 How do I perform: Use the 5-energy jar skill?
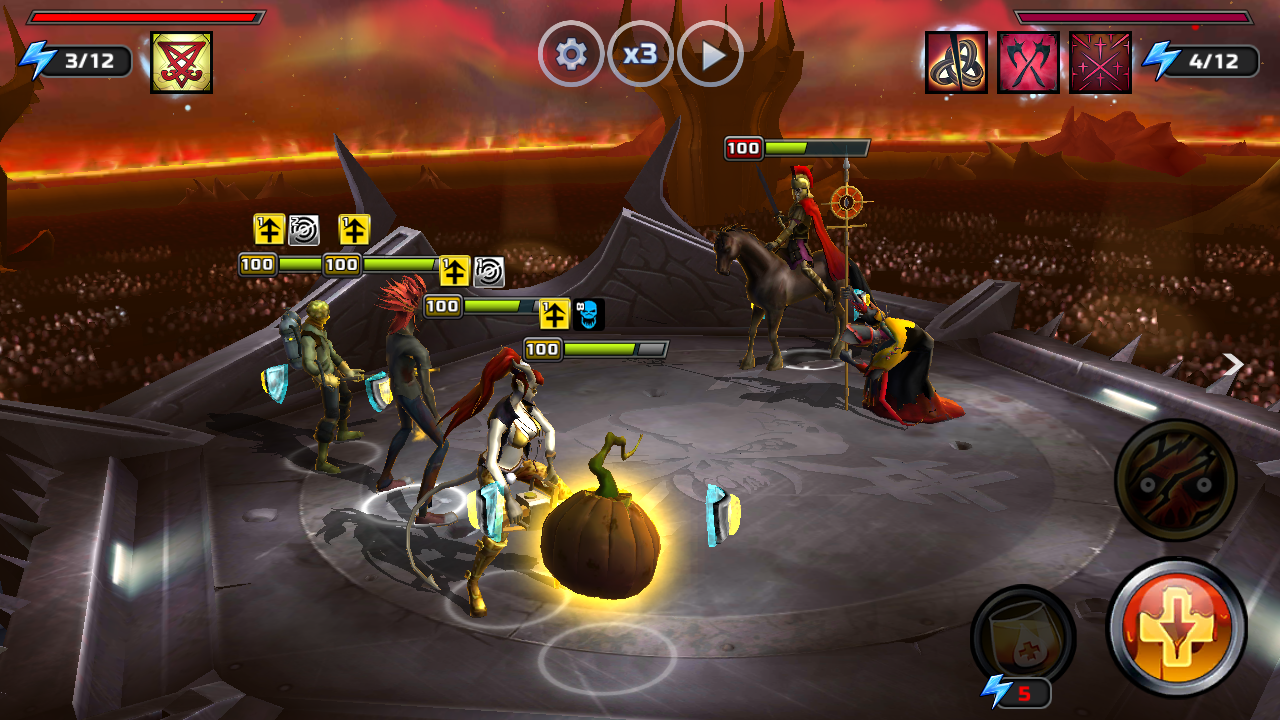pyautogui.click(x=1022, y=636)
